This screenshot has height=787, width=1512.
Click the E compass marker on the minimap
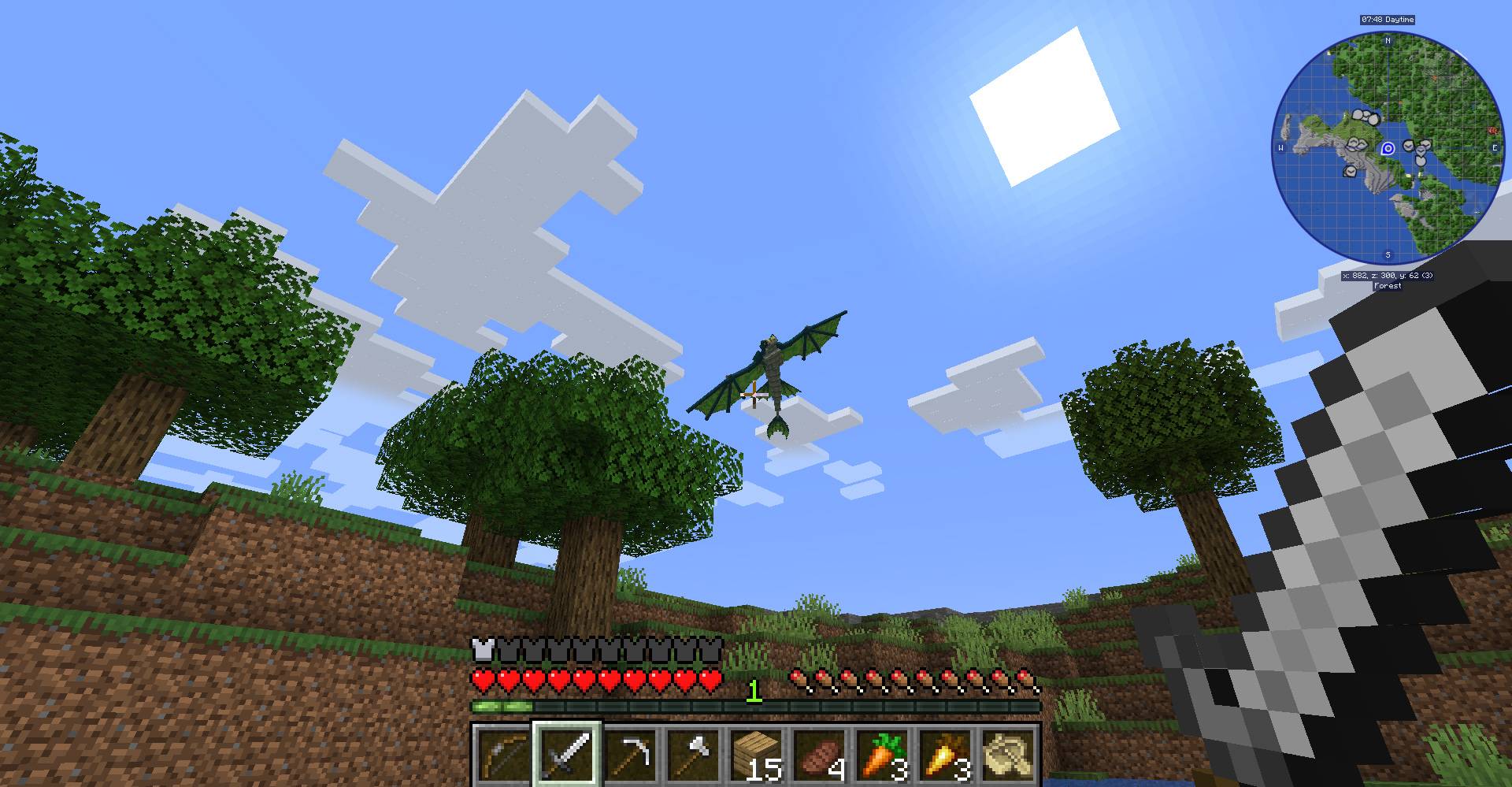click(x=1494, y=147)
